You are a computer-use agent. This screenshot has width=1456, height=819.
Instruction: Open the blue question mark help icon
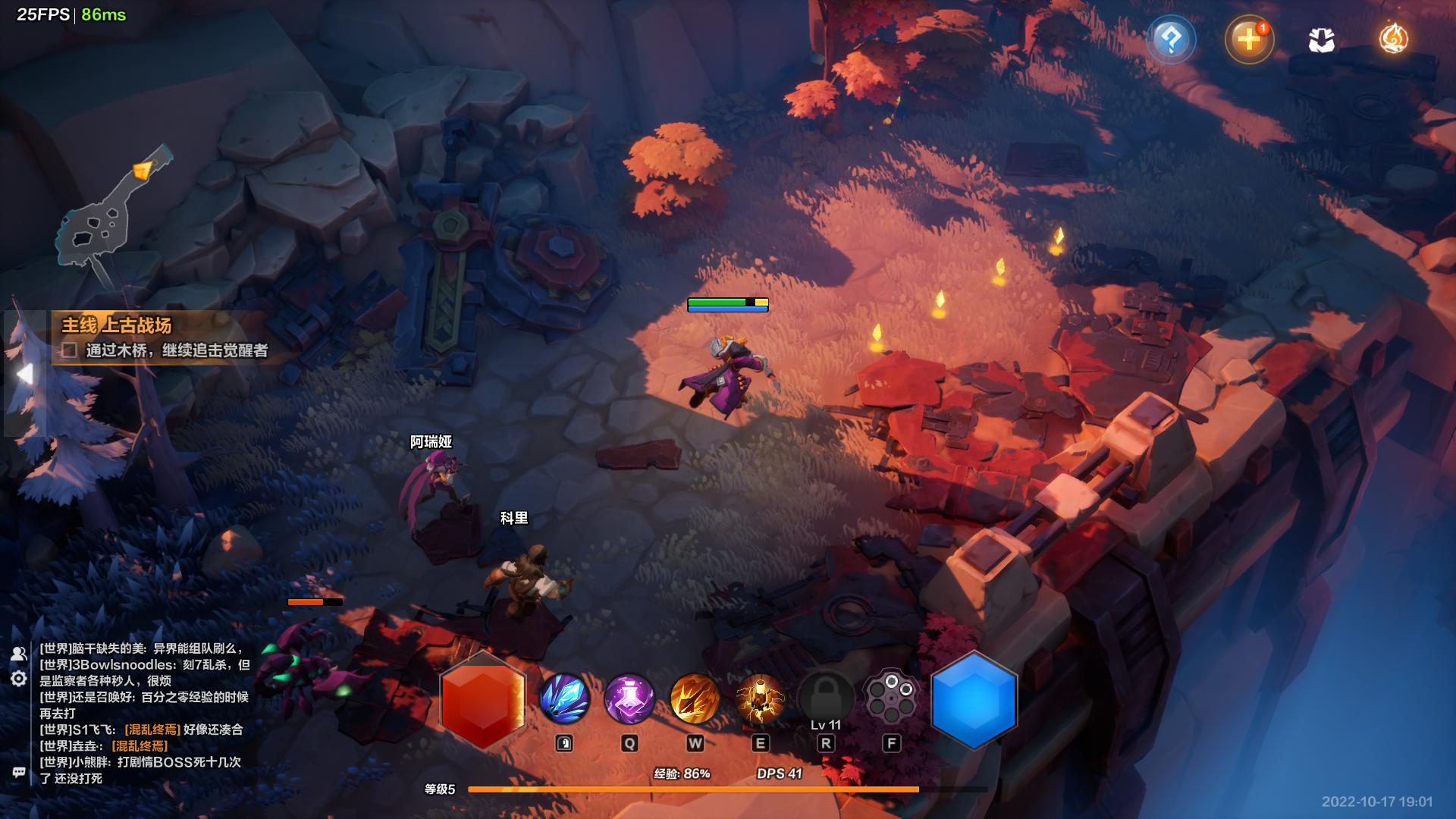tap(1171, 39)
